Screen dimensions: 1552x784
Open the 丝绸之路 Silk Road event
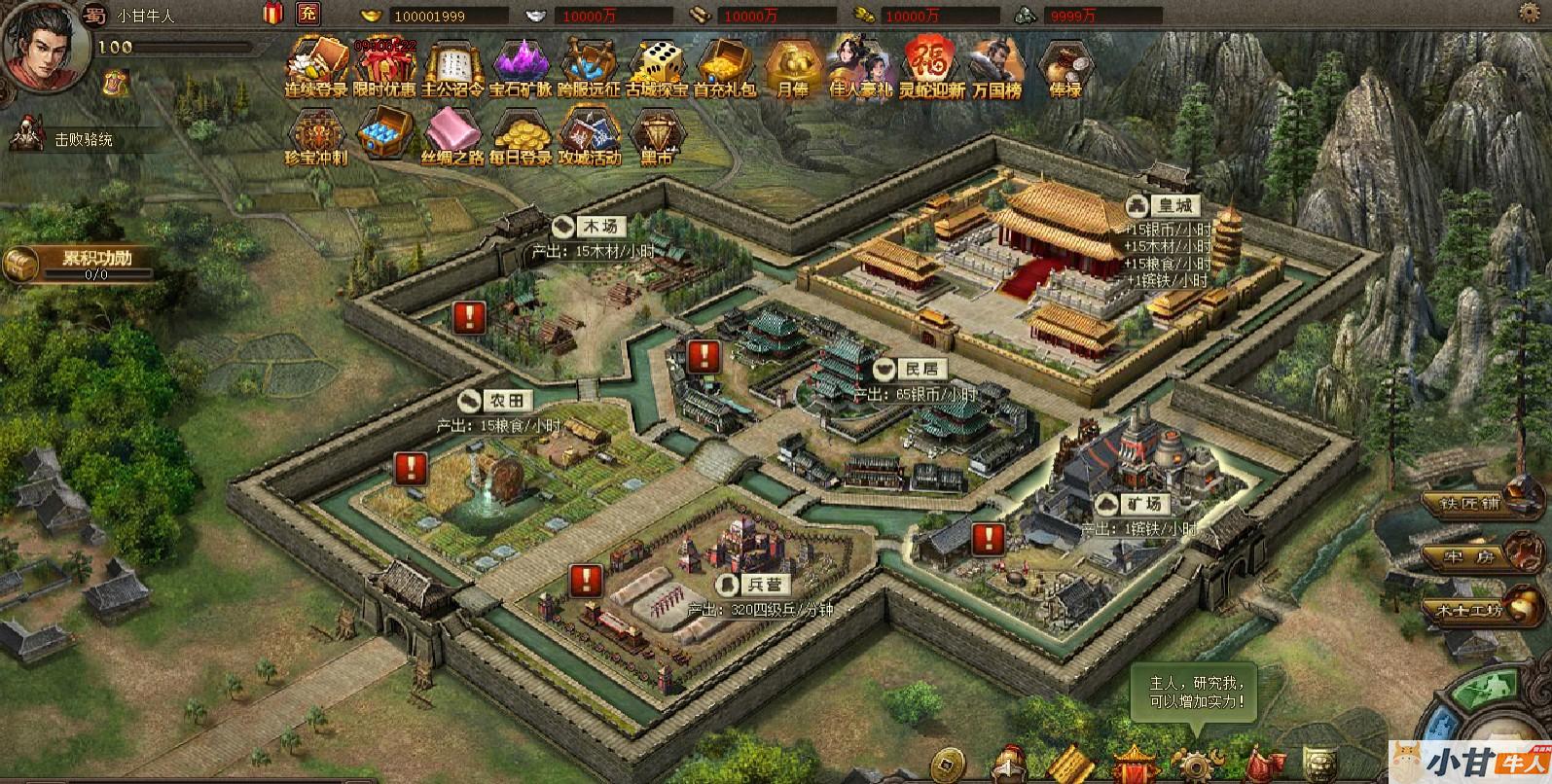pyautogui.click(x=452, y=136)
